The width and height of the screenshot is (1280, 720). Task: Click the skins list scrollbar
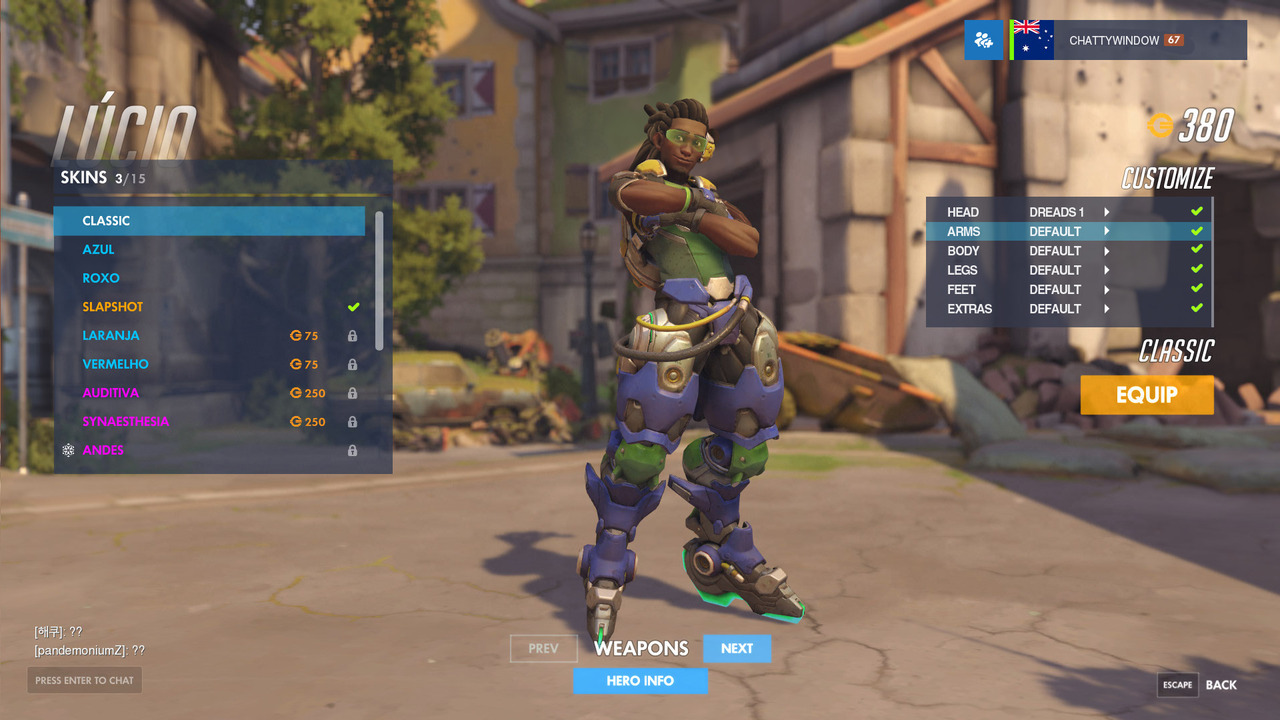[x=379, y=280]
